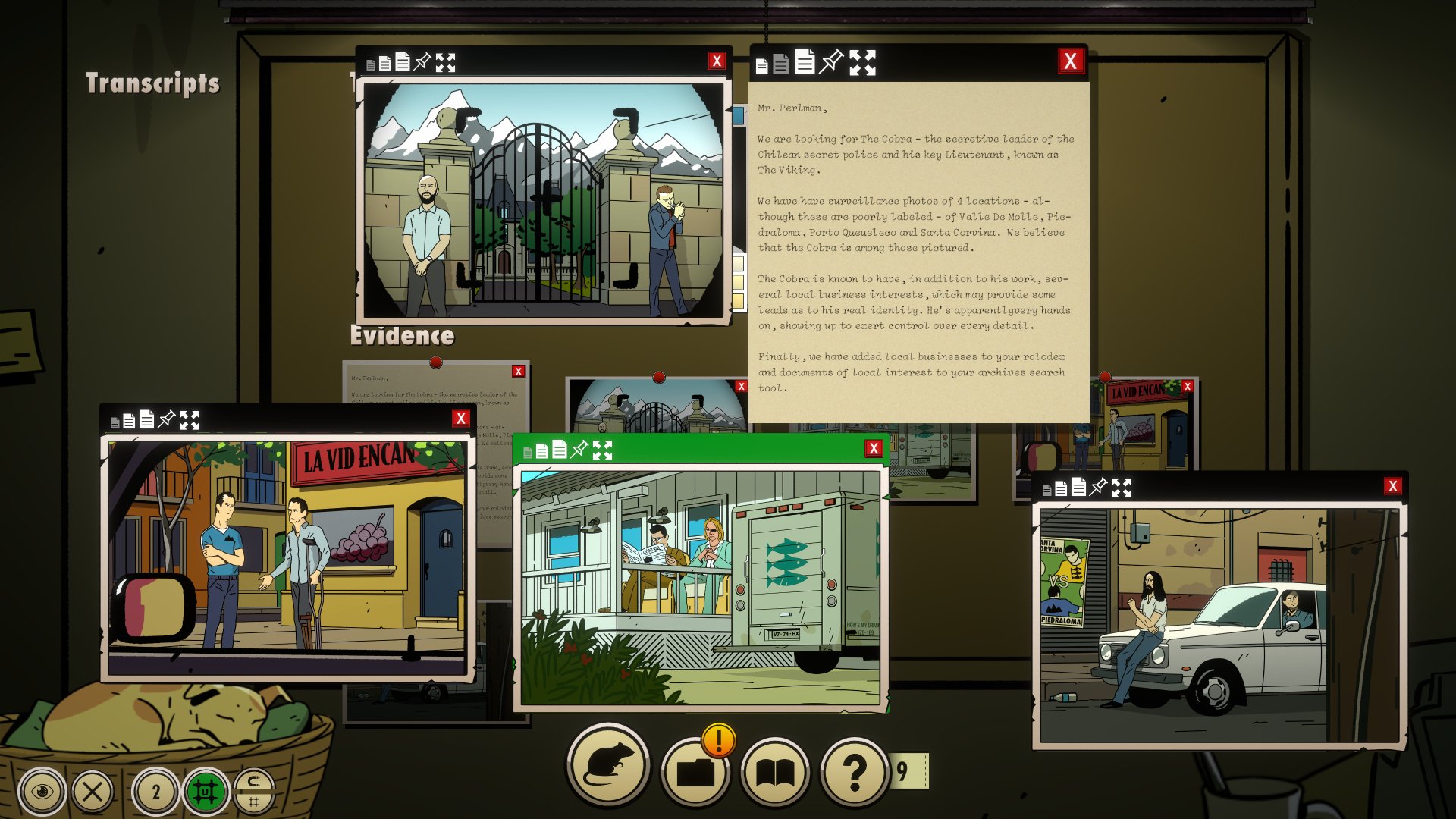Request a hint with the question mark
The width and height of the screenshot is (1456, 819).
pos(855,772)
